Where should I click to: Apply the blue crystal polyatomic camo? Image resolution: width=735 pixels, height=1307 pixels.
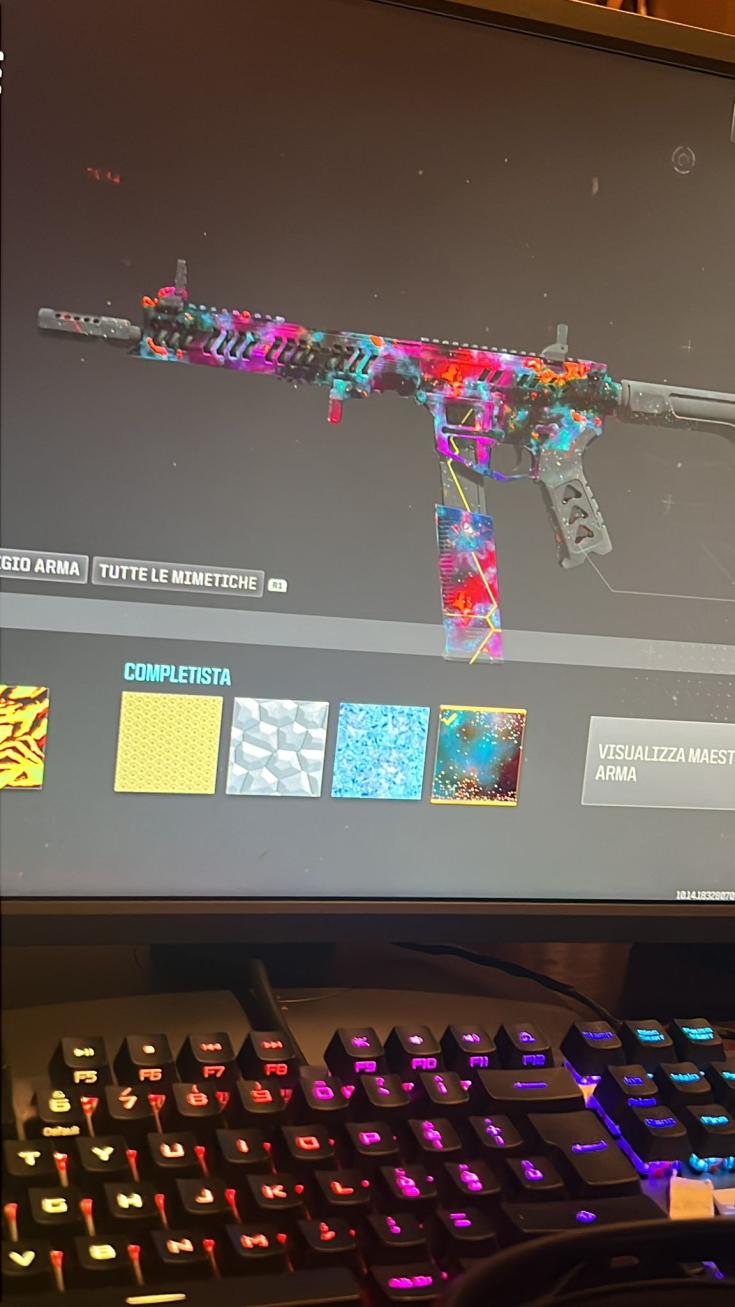[380, 751]
